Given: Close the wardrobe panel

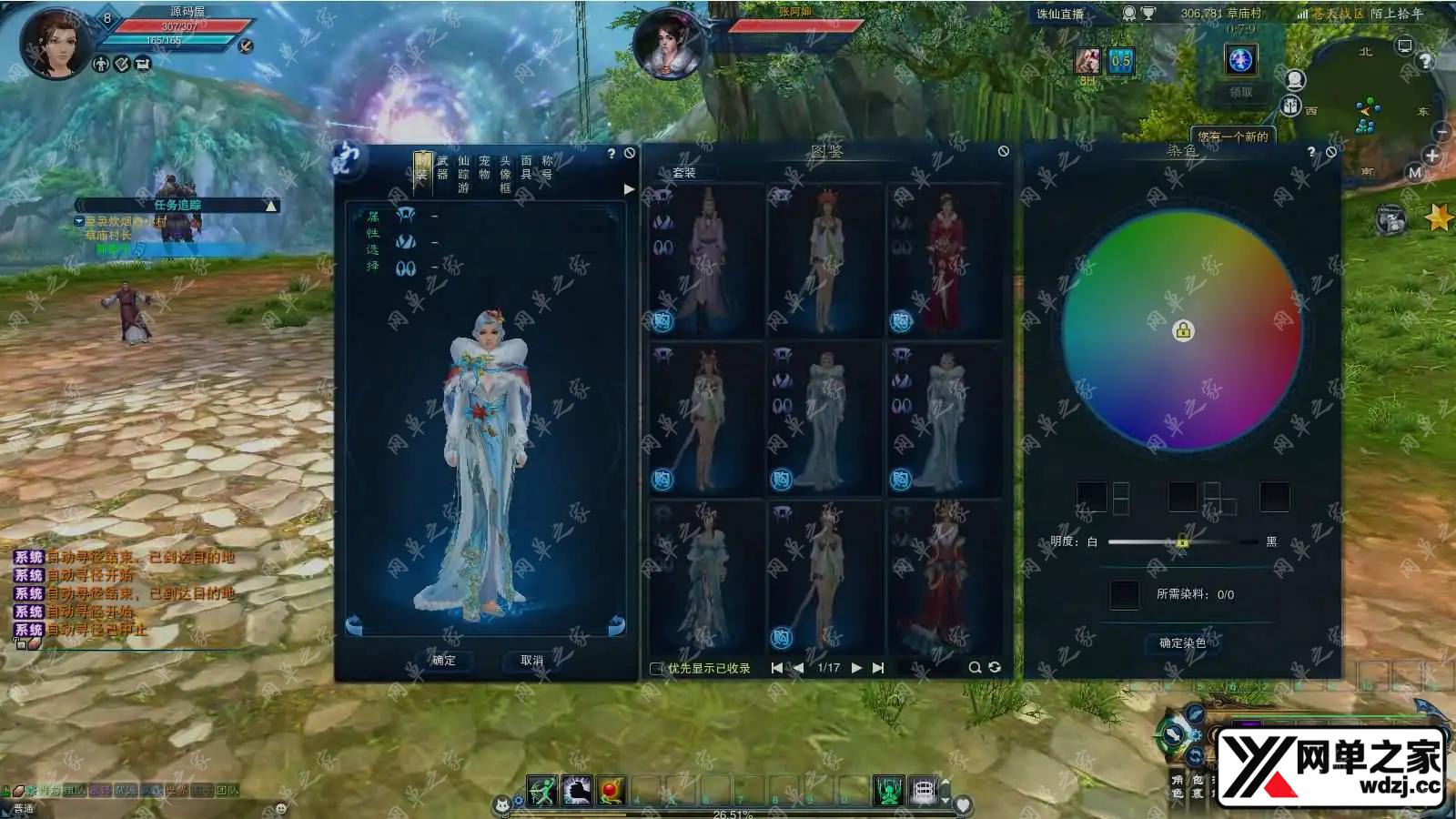Looking at the screenshot, I should (x=630, y=153).
